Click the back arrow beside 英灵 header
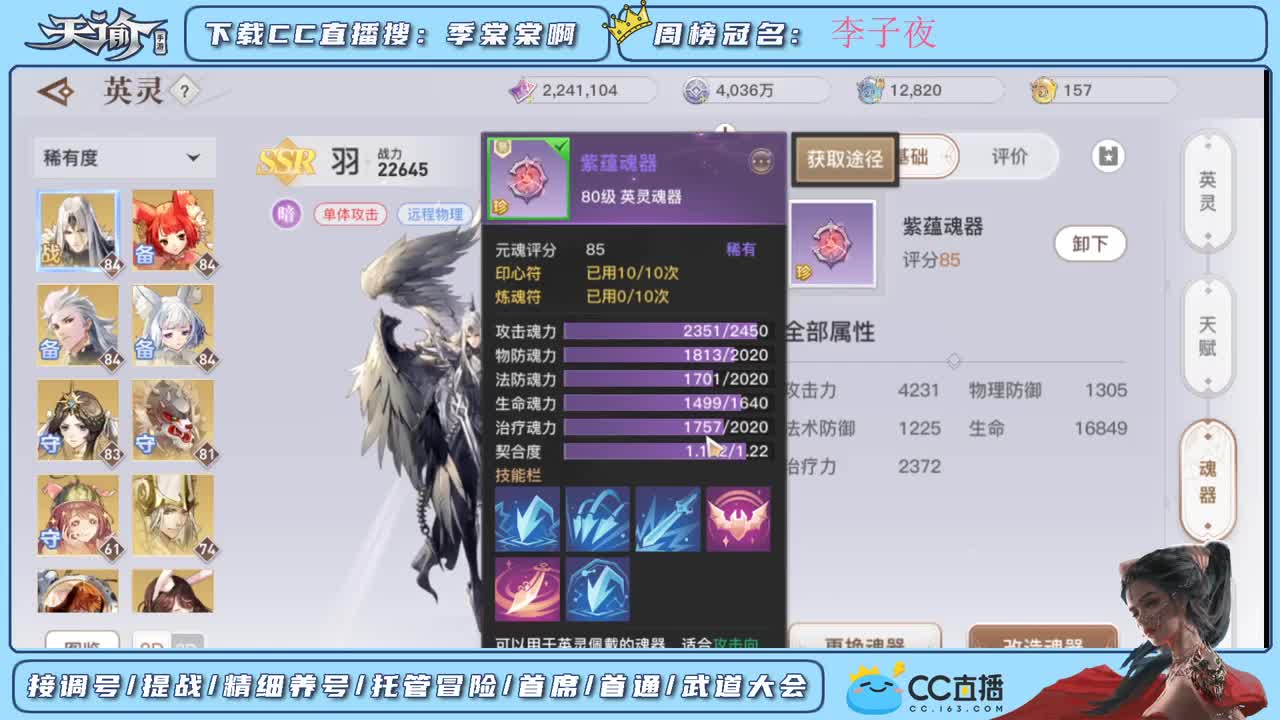 coord(57,90)
